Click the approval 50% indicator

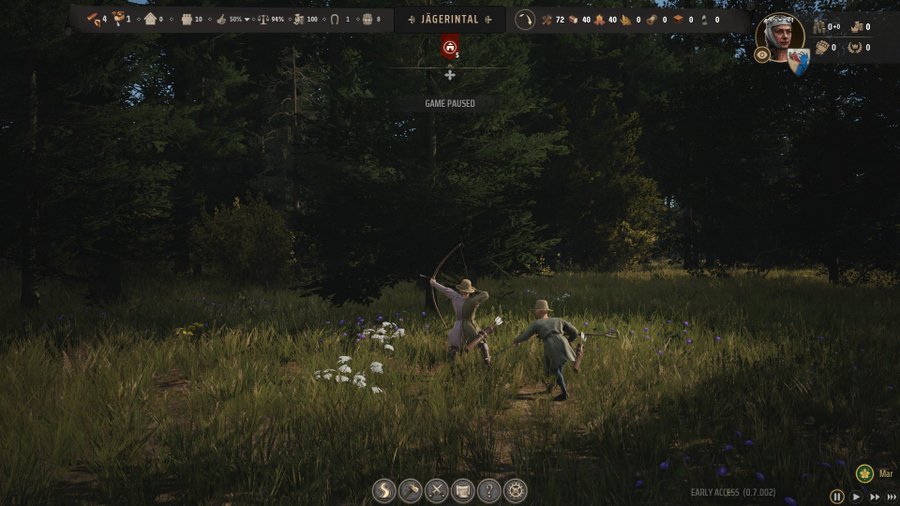click(x=232, y=20)
